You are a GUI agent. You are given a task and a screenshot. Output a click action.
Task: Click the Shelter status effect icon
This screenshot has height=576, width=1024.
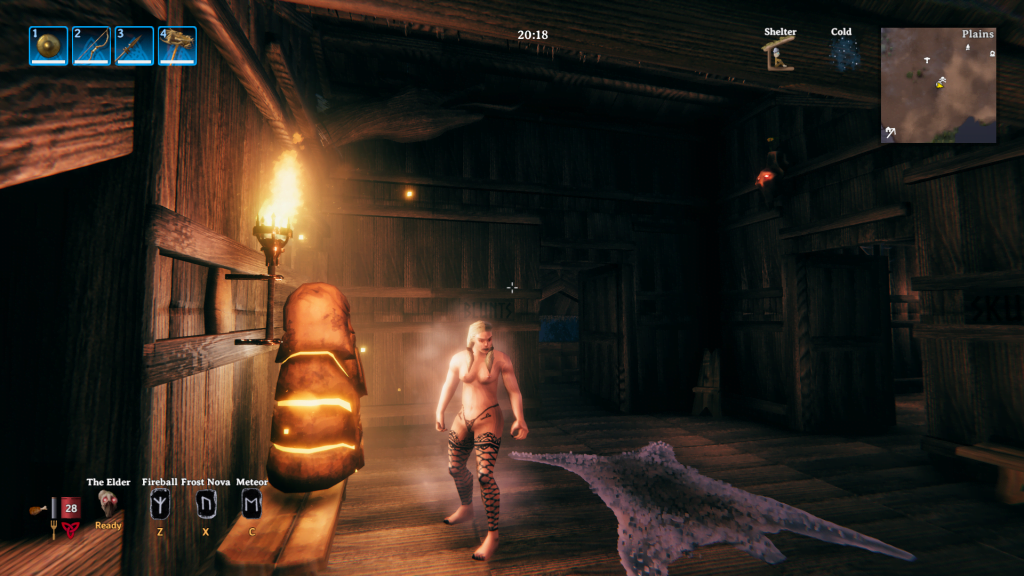[x=780, y=54]
